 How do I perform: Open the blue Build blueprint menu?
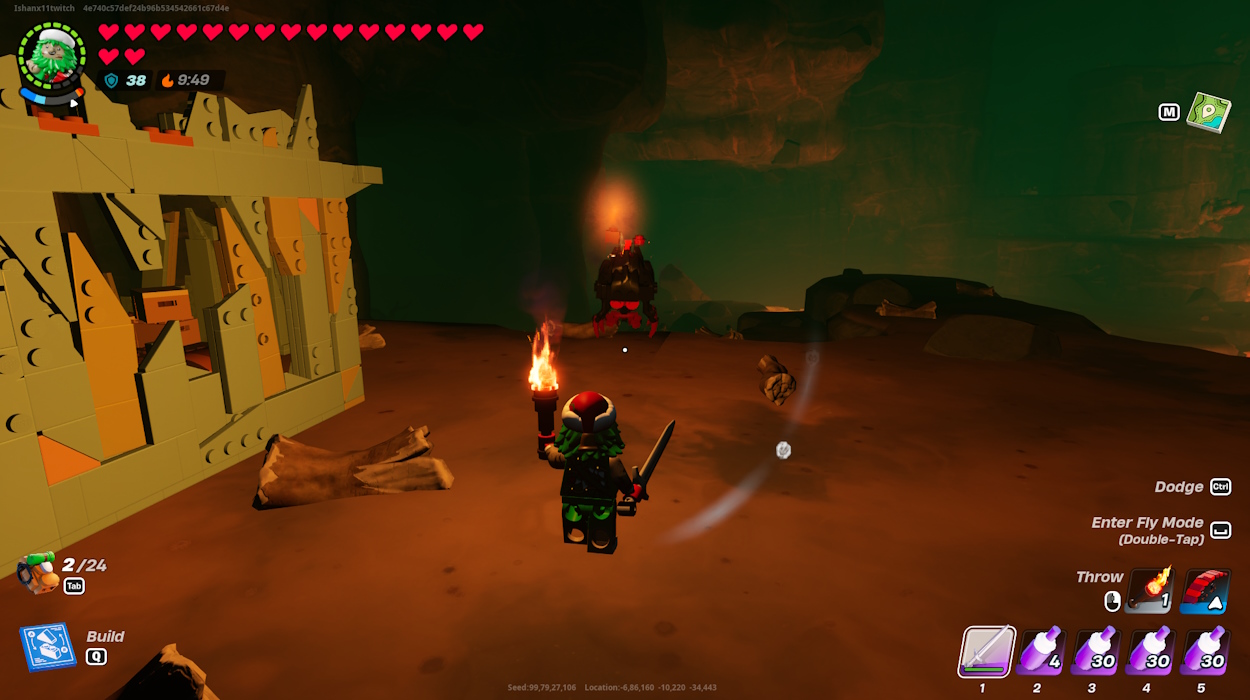pos(48,646)
